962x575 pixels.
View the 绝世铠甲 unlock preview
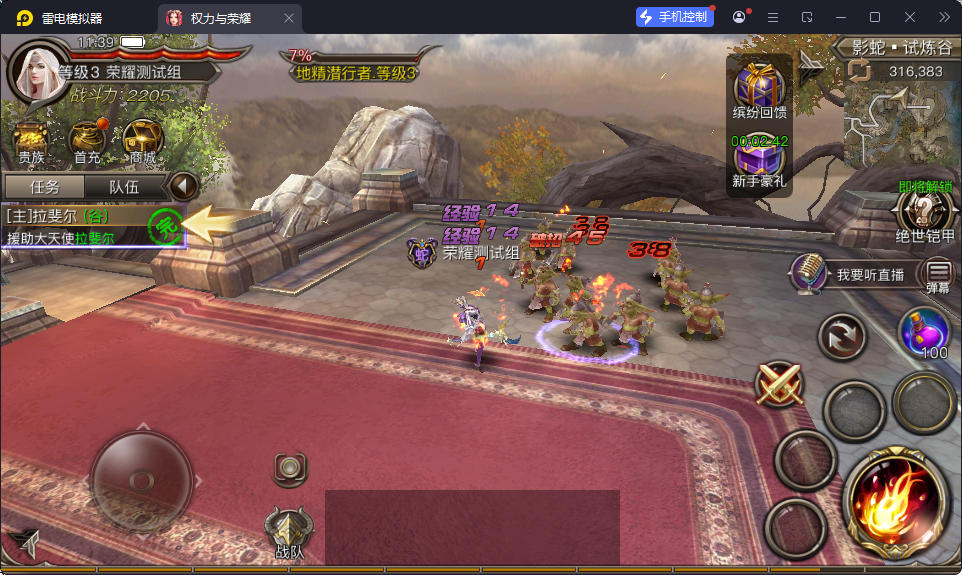tap(924, 212)
